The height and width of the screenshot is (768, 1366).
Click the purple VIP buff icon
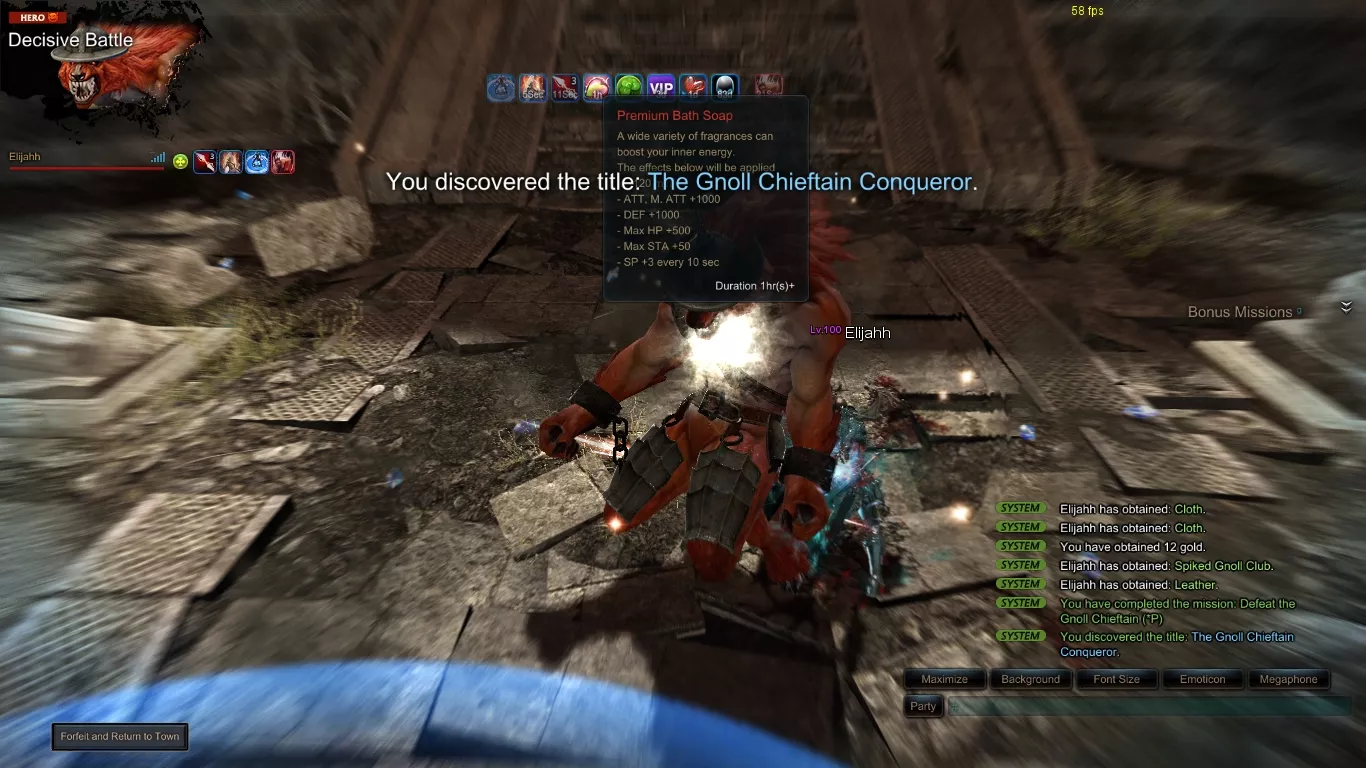click(x=661, y=88)
